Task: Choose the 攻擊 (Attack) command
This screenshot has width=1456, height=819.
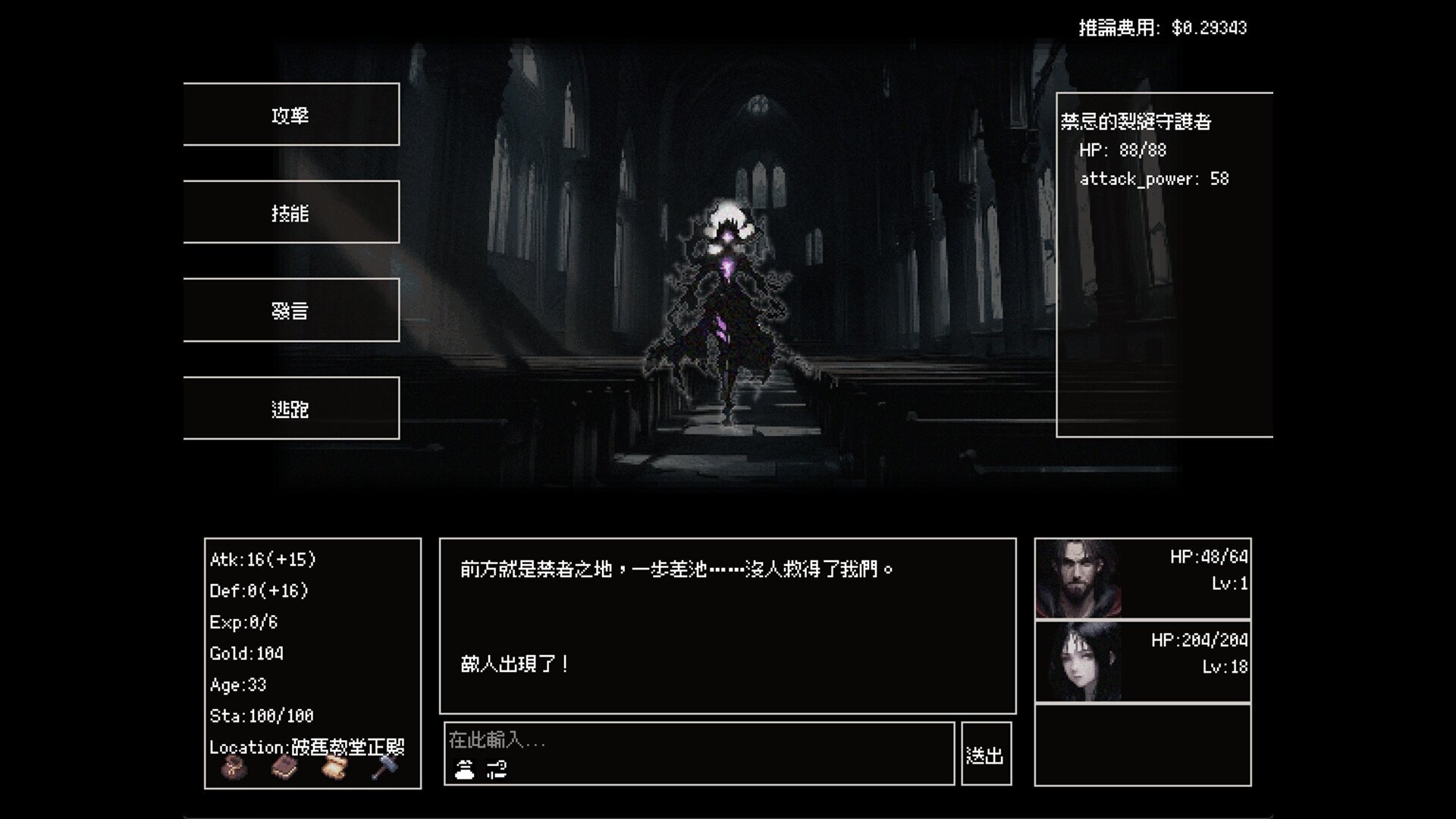Action: (x=291, y=115)
